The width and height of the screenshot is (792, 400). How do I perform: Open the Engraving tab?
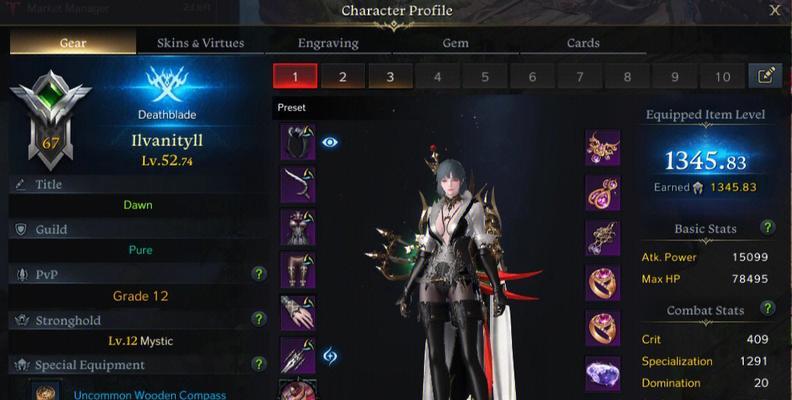coord(329,43)
